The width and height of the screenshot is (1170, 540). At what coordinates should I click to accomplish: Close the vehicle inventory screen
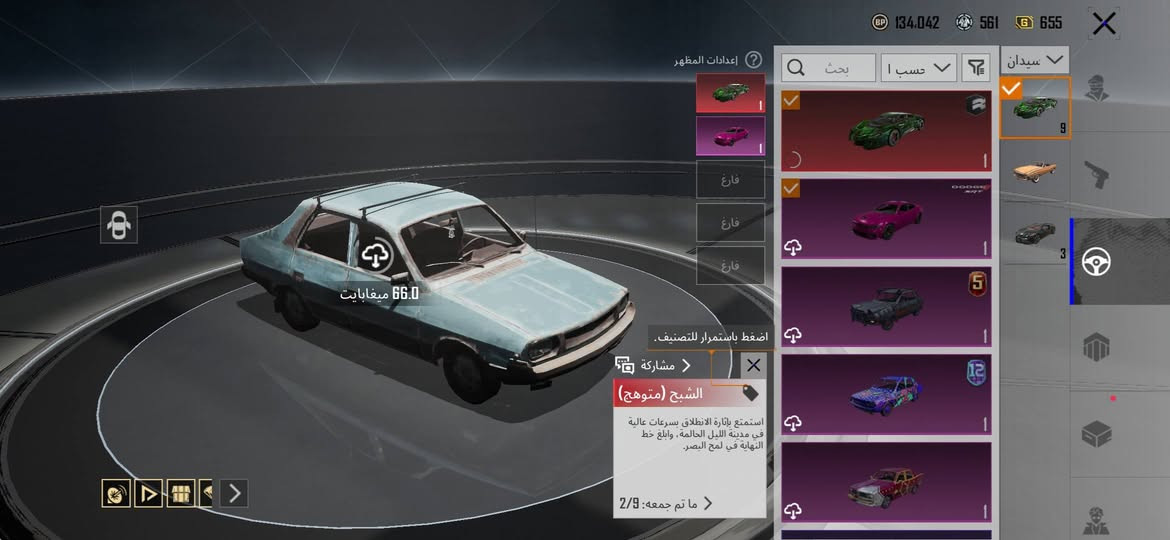1103,23
